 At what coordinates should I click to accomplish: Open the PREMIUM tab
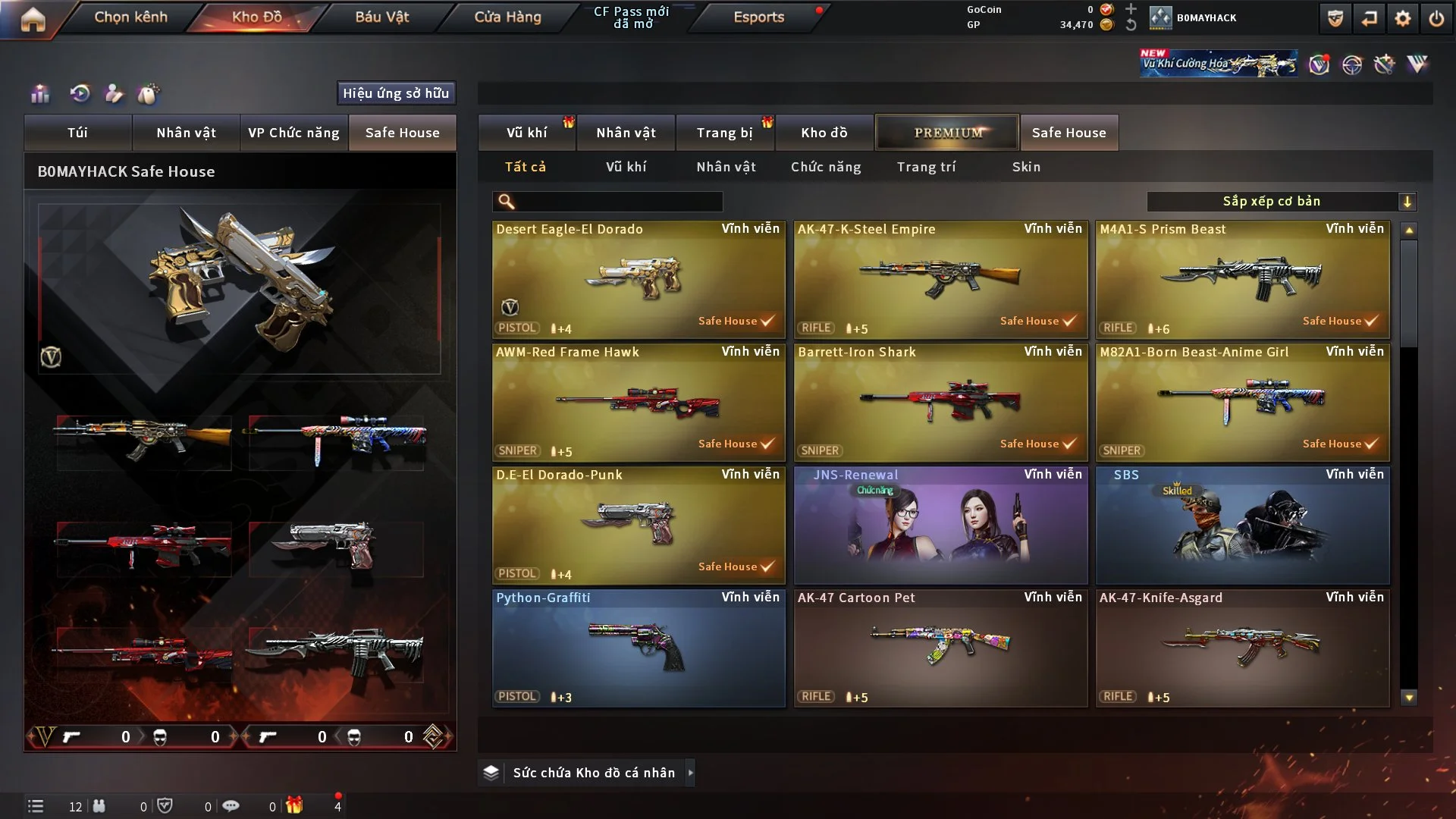pos(947,133)
